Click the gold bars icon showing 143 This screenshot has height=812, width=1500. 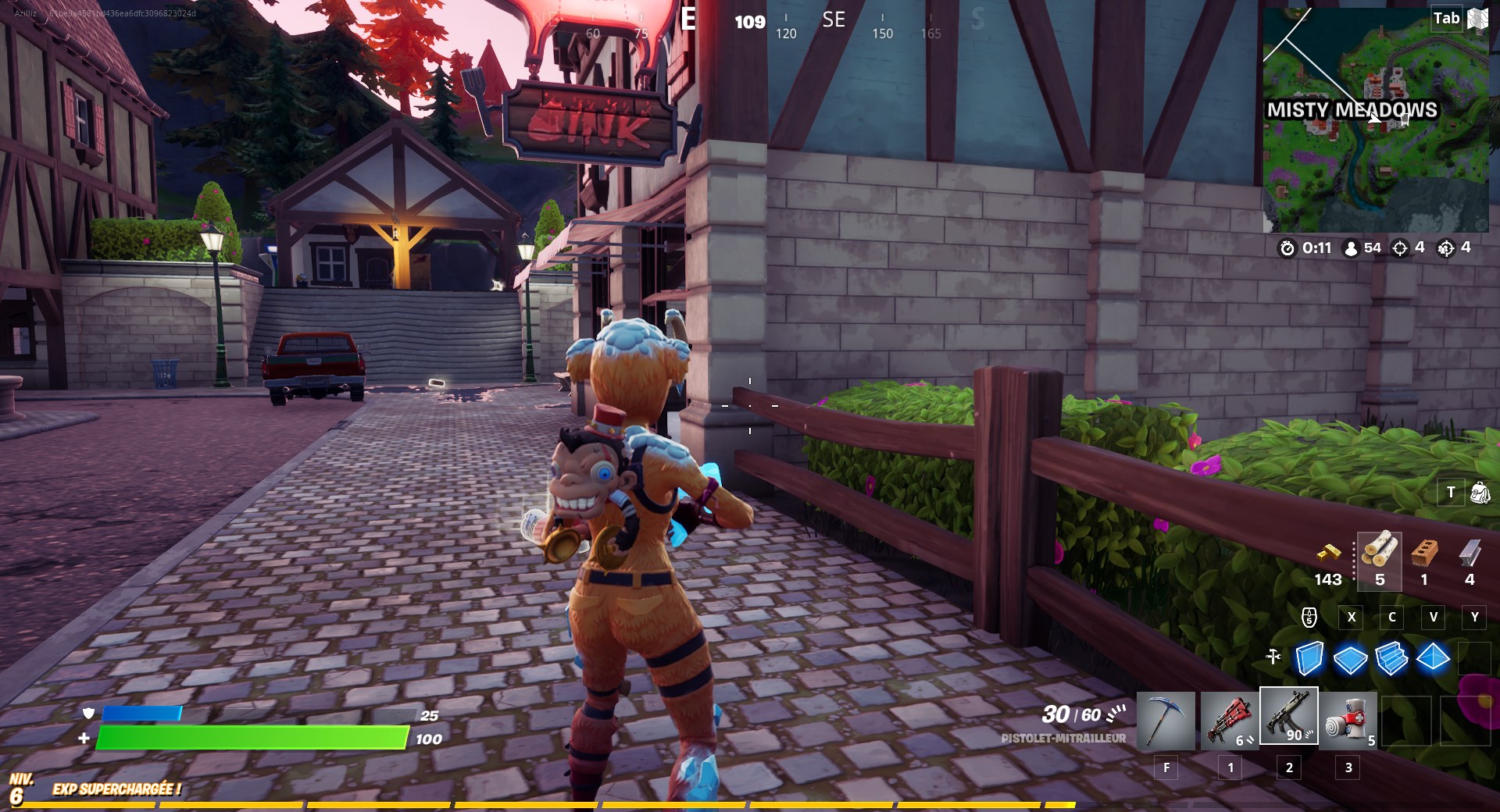coord(1330,558)
